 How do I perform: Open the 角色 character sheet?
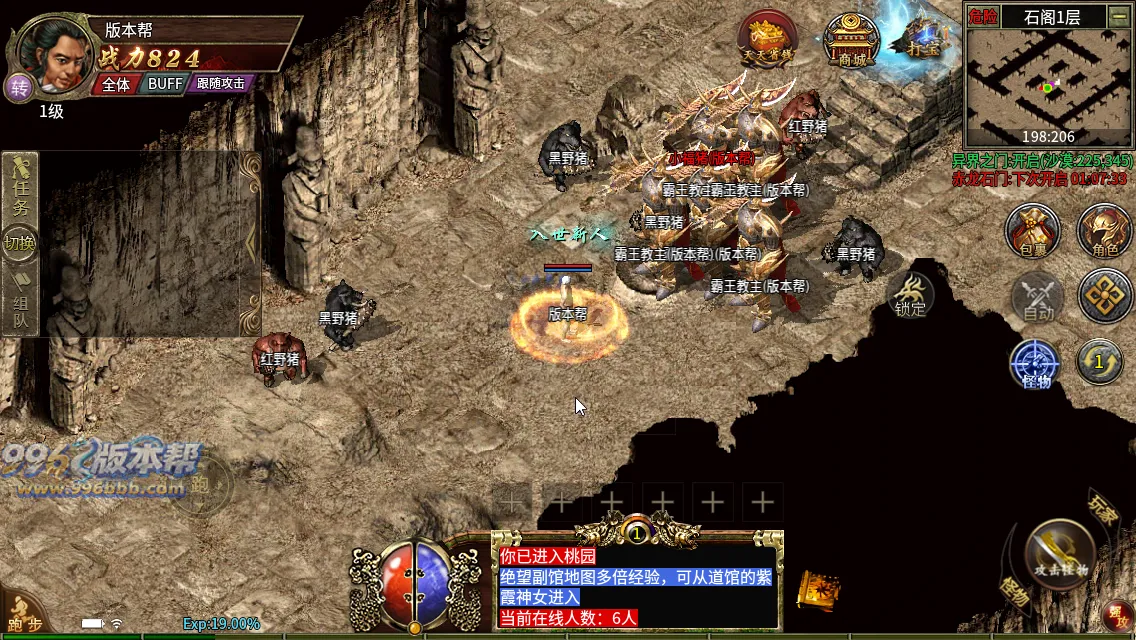point(1104,231)
